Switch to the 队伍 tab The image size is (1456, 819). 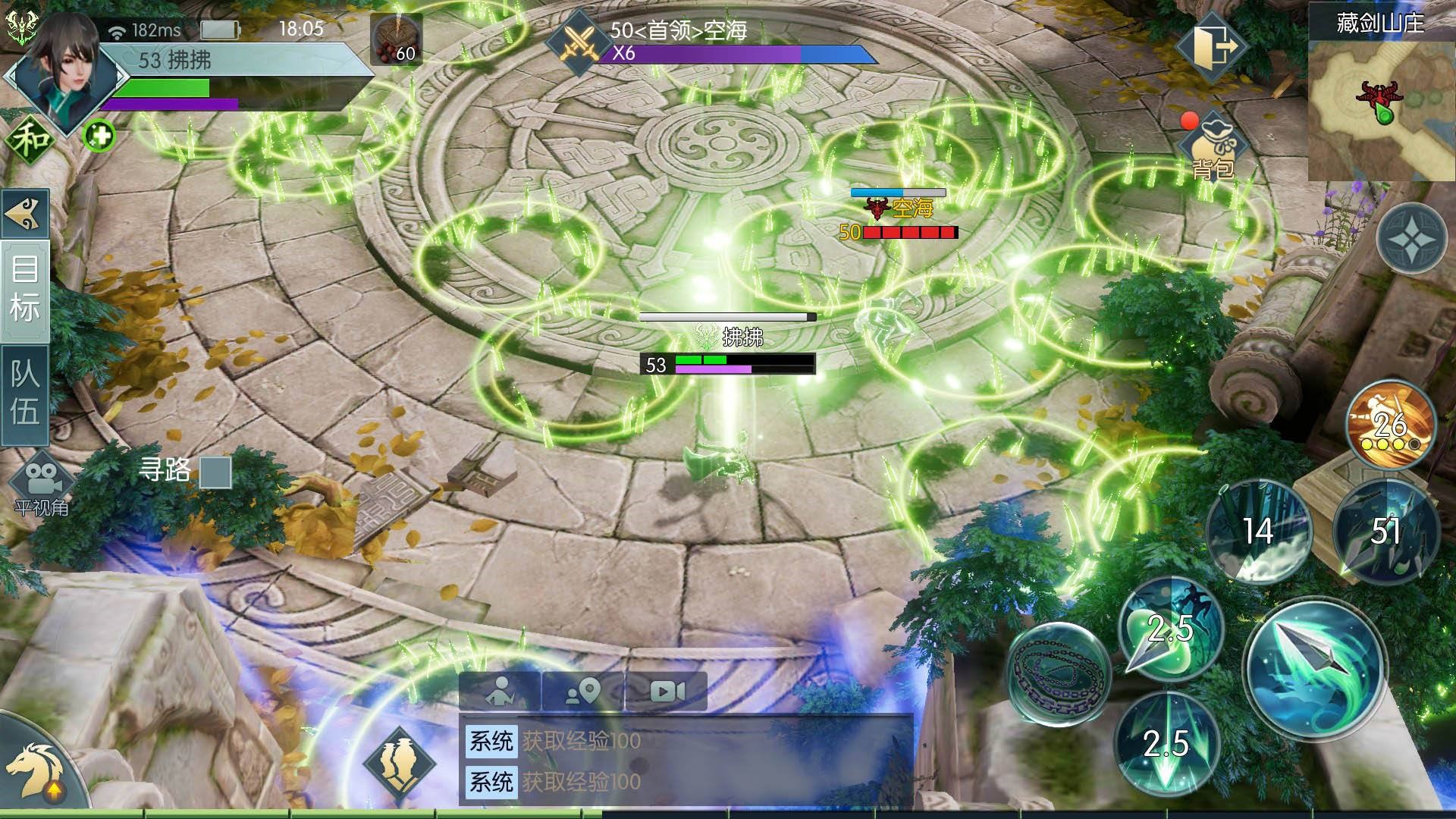(x=25, y=394)
